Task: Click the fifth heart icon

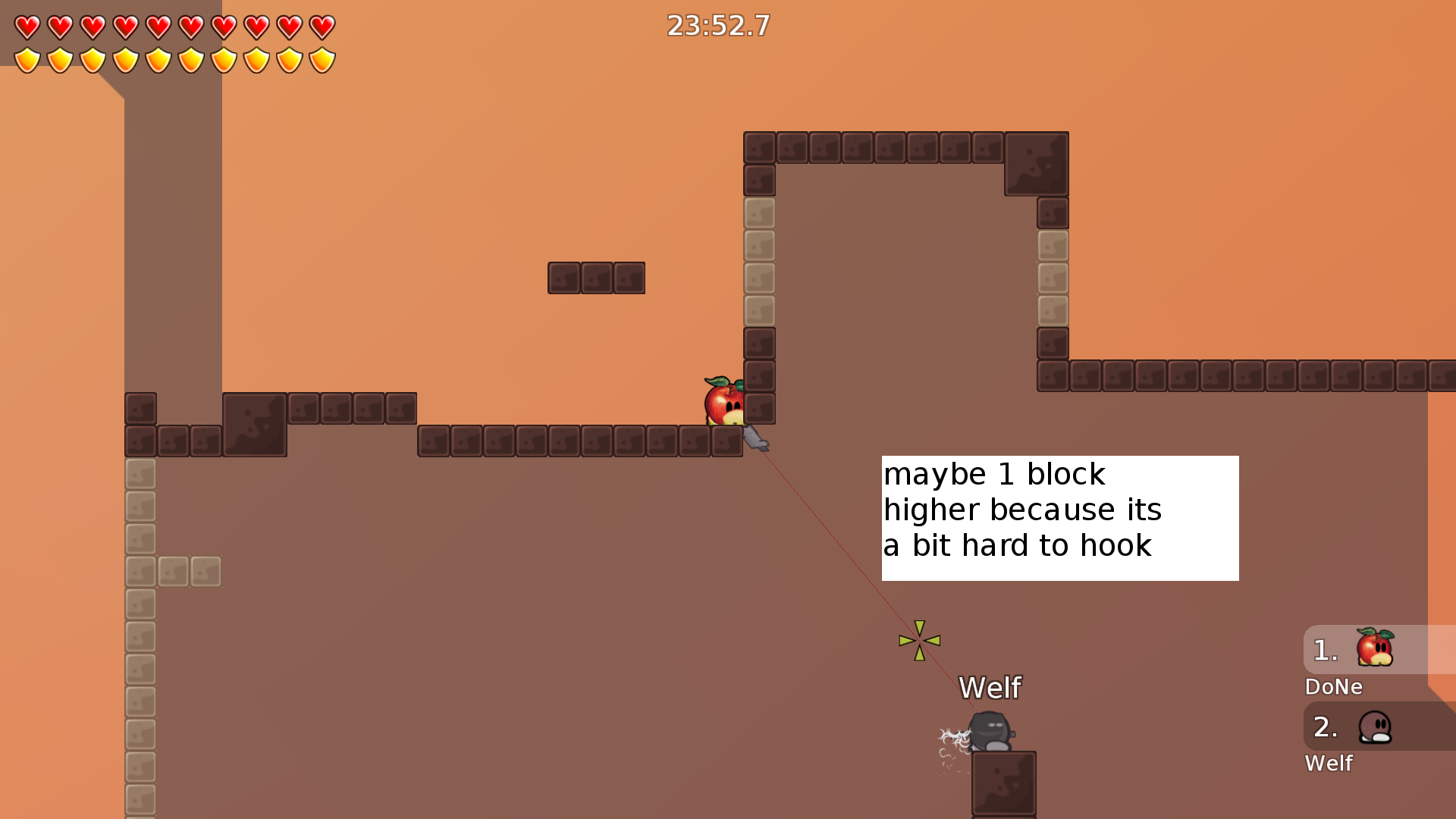Action: point(158,26)
